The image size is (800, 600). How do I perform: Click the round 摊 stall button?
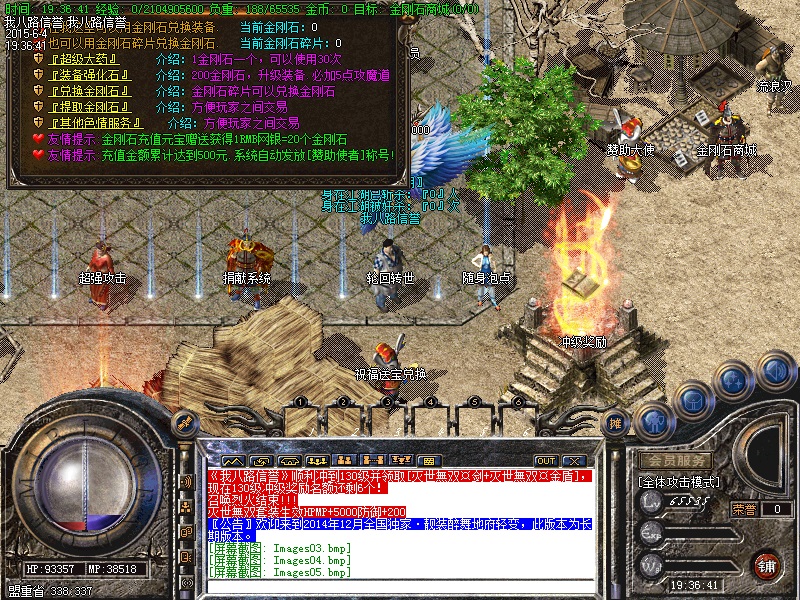point(617,423)
